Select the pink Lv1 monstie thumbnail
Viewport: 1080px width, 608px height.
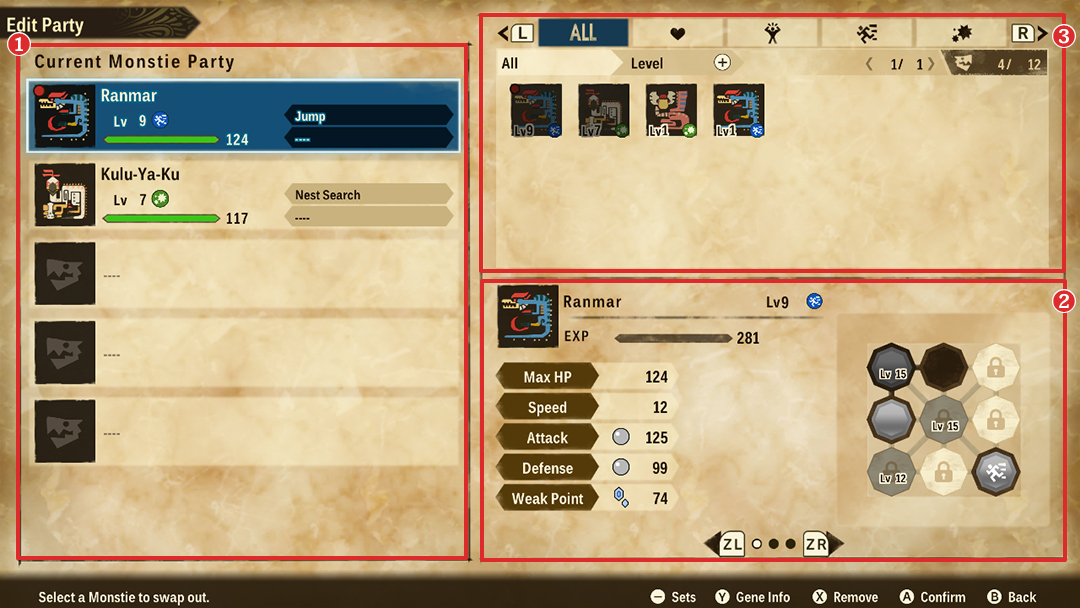671,110
